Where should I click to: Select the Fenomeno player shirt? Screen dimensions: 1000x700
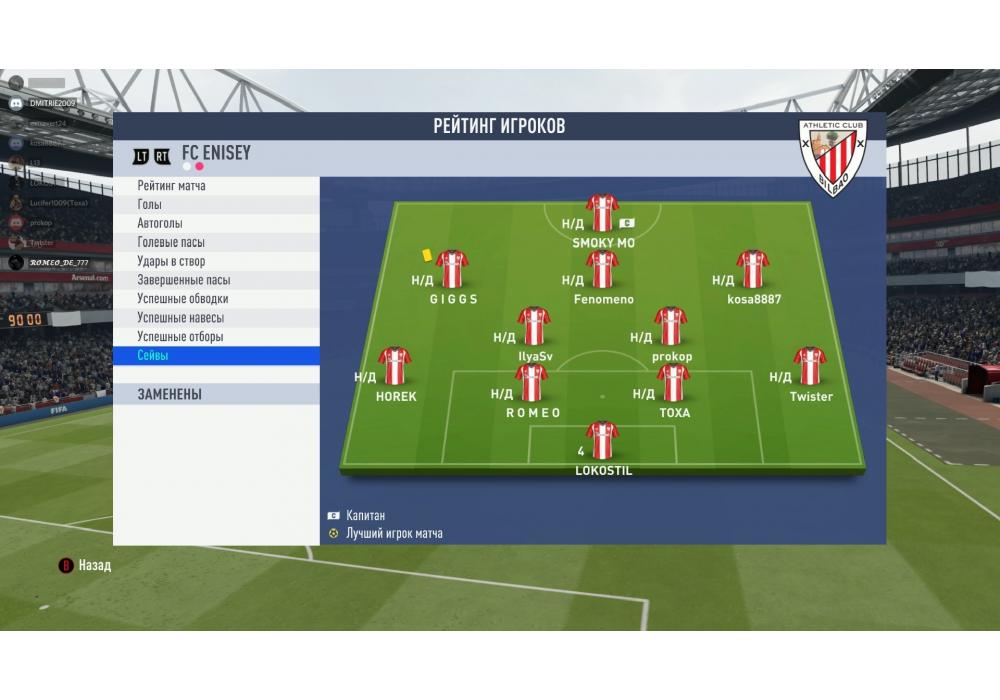coord(602,269)
